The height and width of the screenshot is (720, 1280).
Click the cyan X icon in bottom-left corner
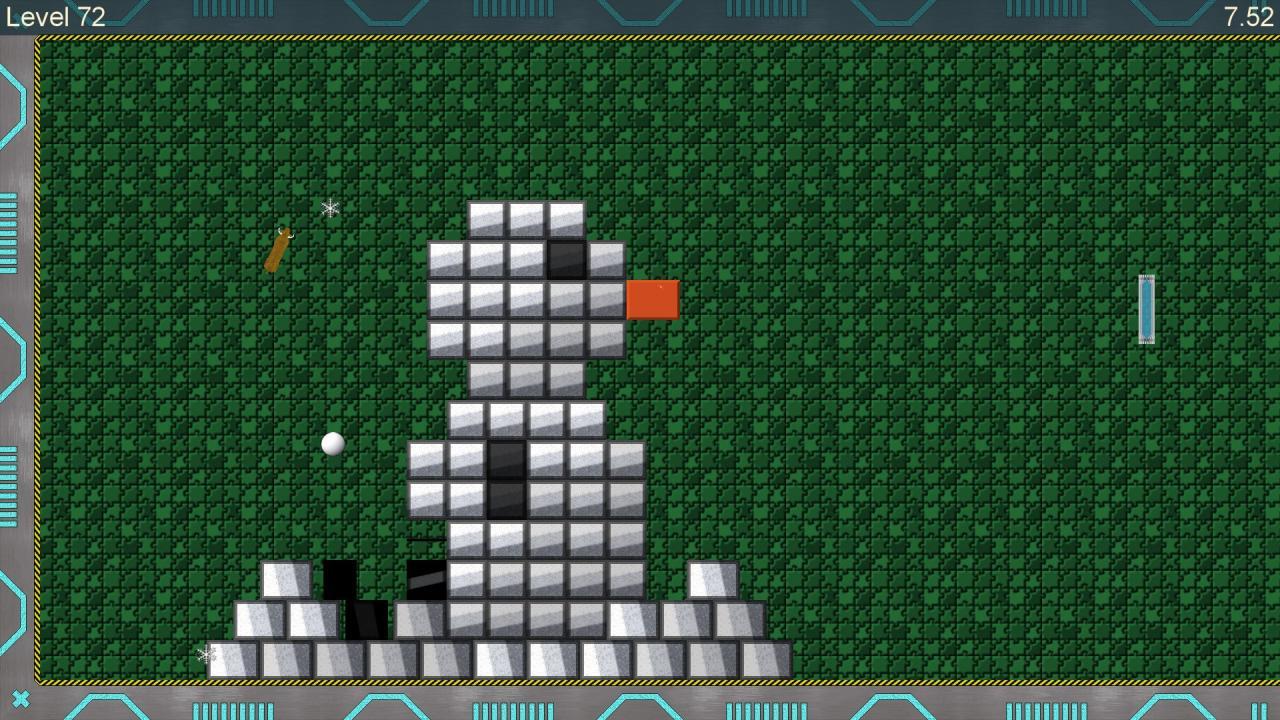pyautogui.click(x=20, y=699)
